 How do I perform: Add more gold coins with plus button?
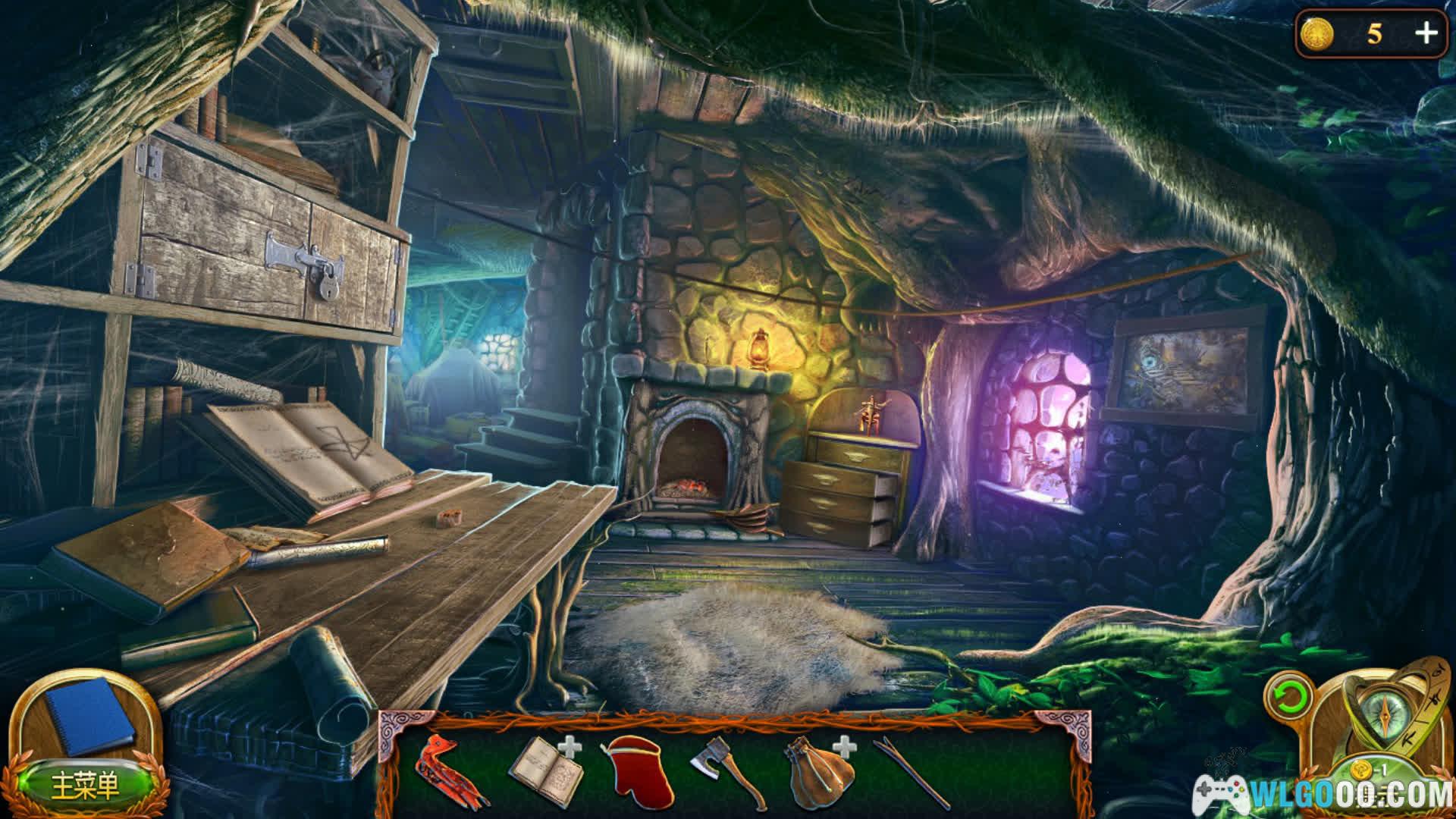[1426, 33]
